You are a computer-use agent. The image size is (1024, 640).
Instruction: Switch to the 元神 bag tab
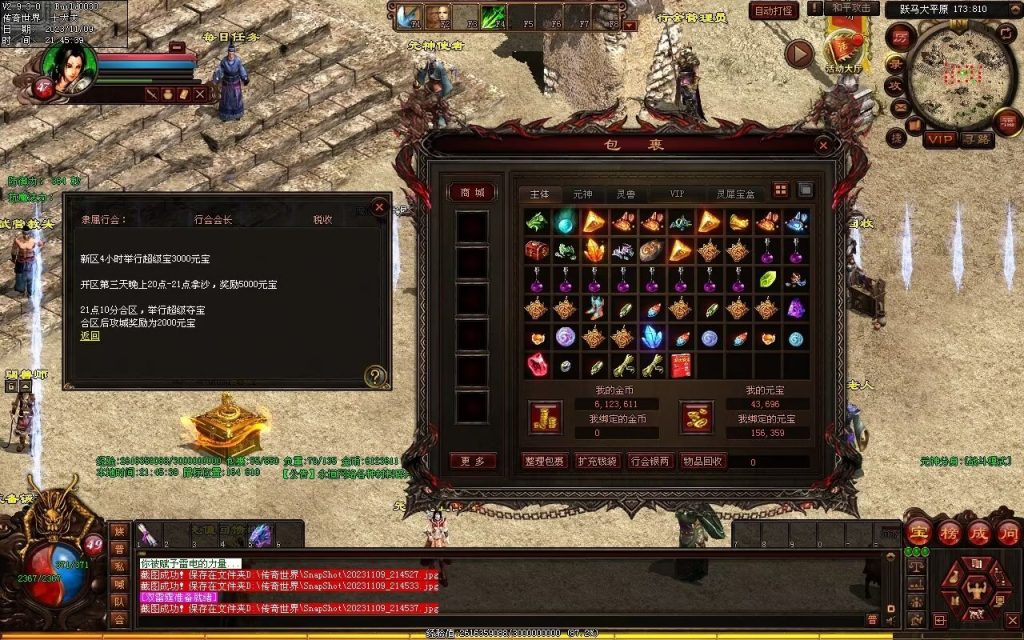582,193
